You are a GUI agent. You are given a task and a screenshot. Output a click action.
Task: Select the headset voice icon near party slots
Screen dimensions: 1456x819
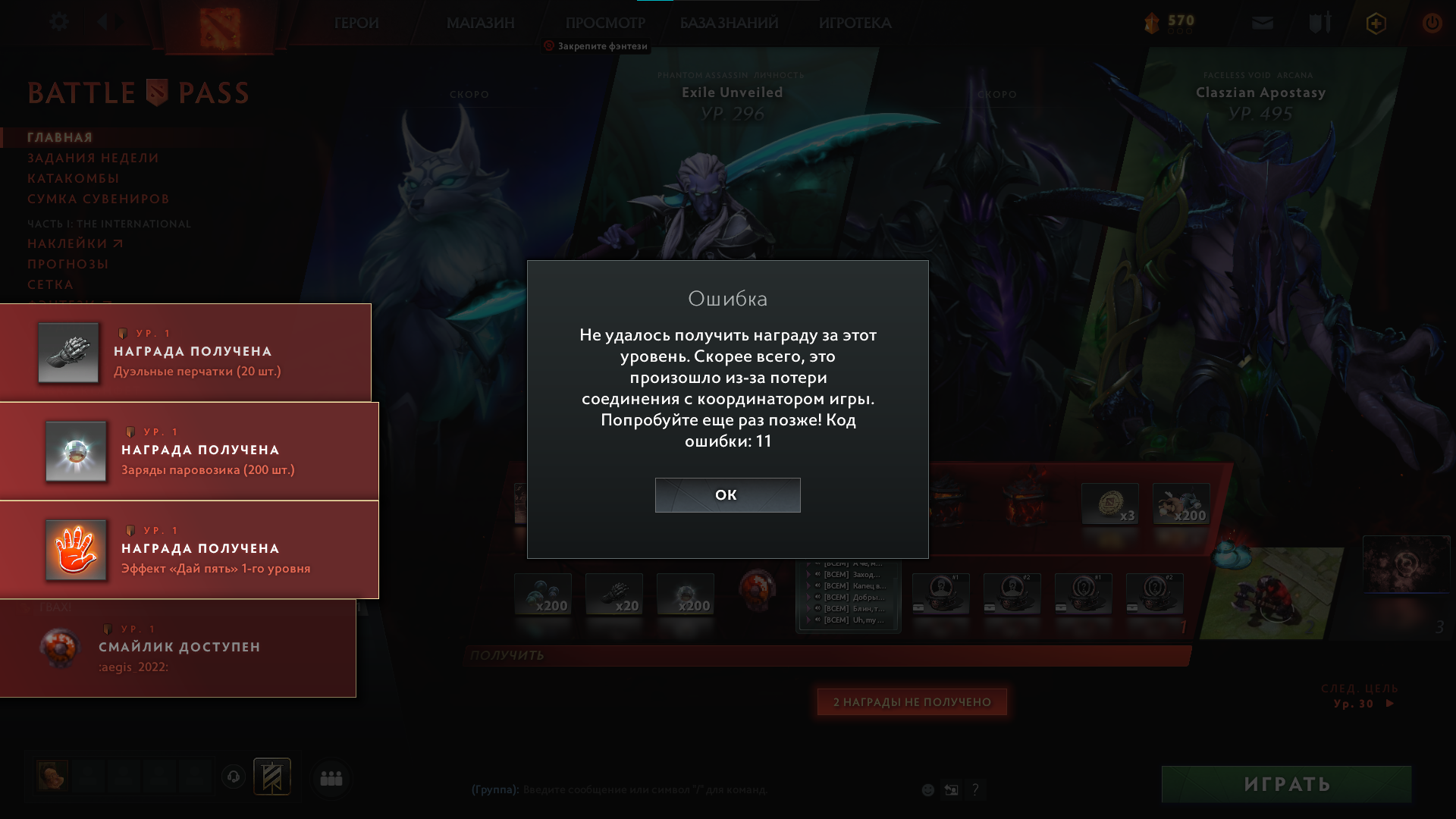(x=233, y=777)
